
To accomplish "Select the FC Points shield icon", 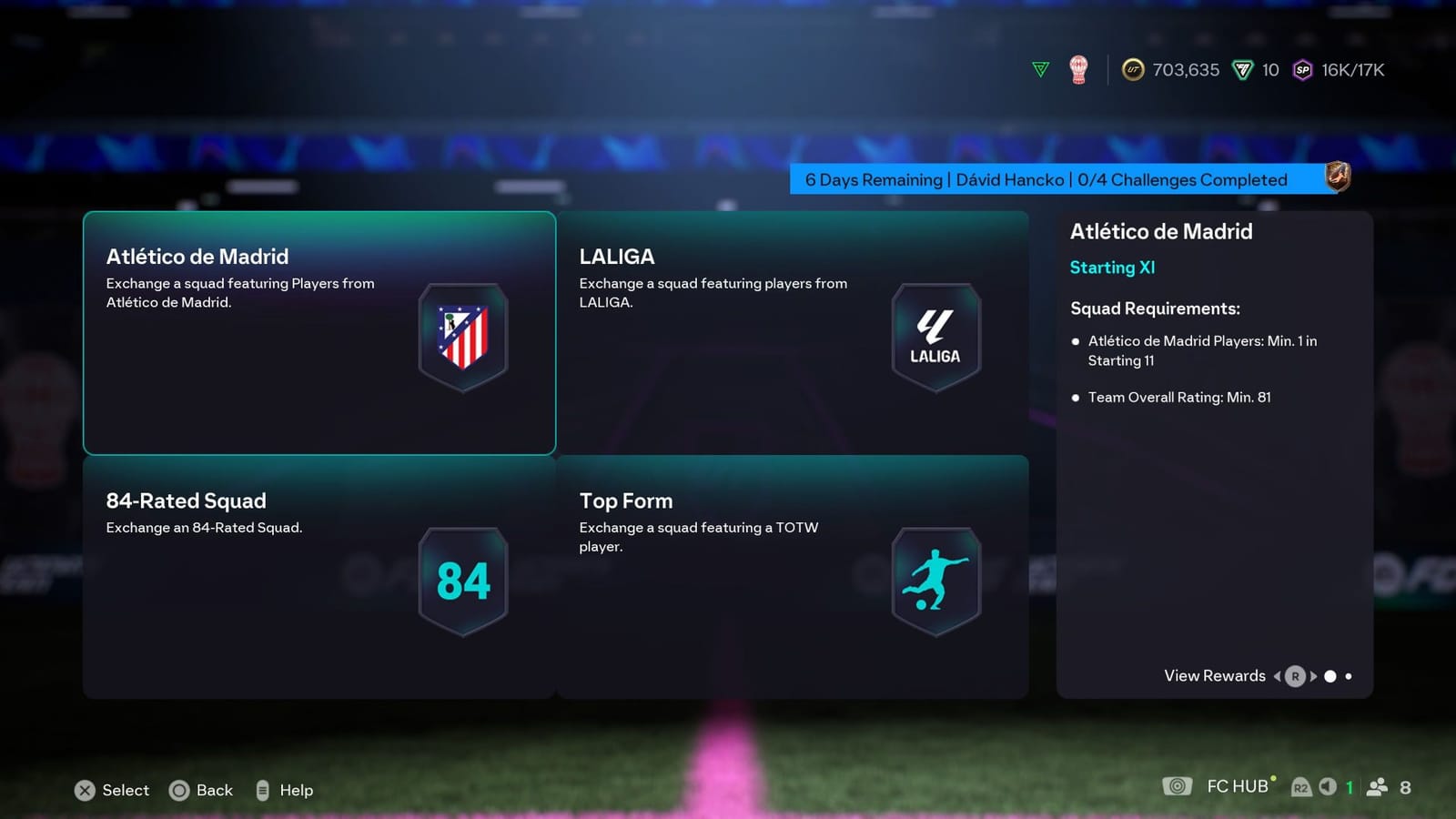I will [1243, 69].
